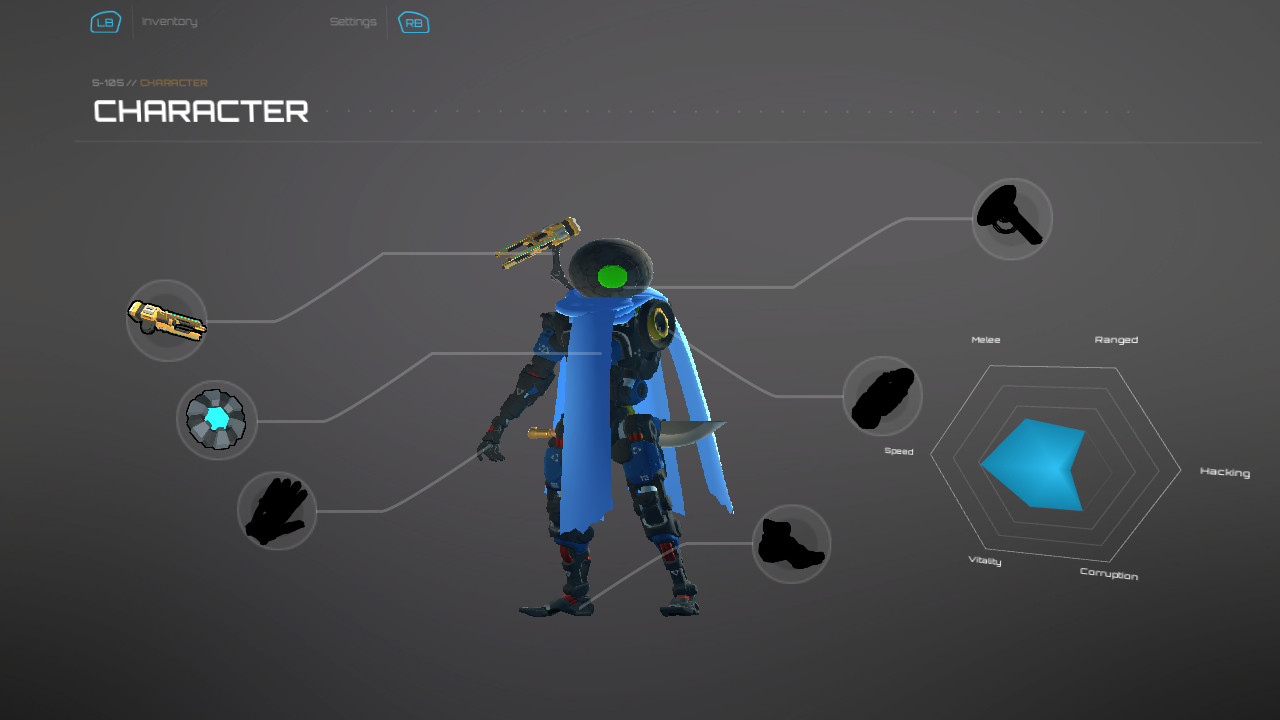Viewport: 1280px width, 720px height.
Task: Click the boot equipment slot at bottom right
Action: click(x=791, y=543)
